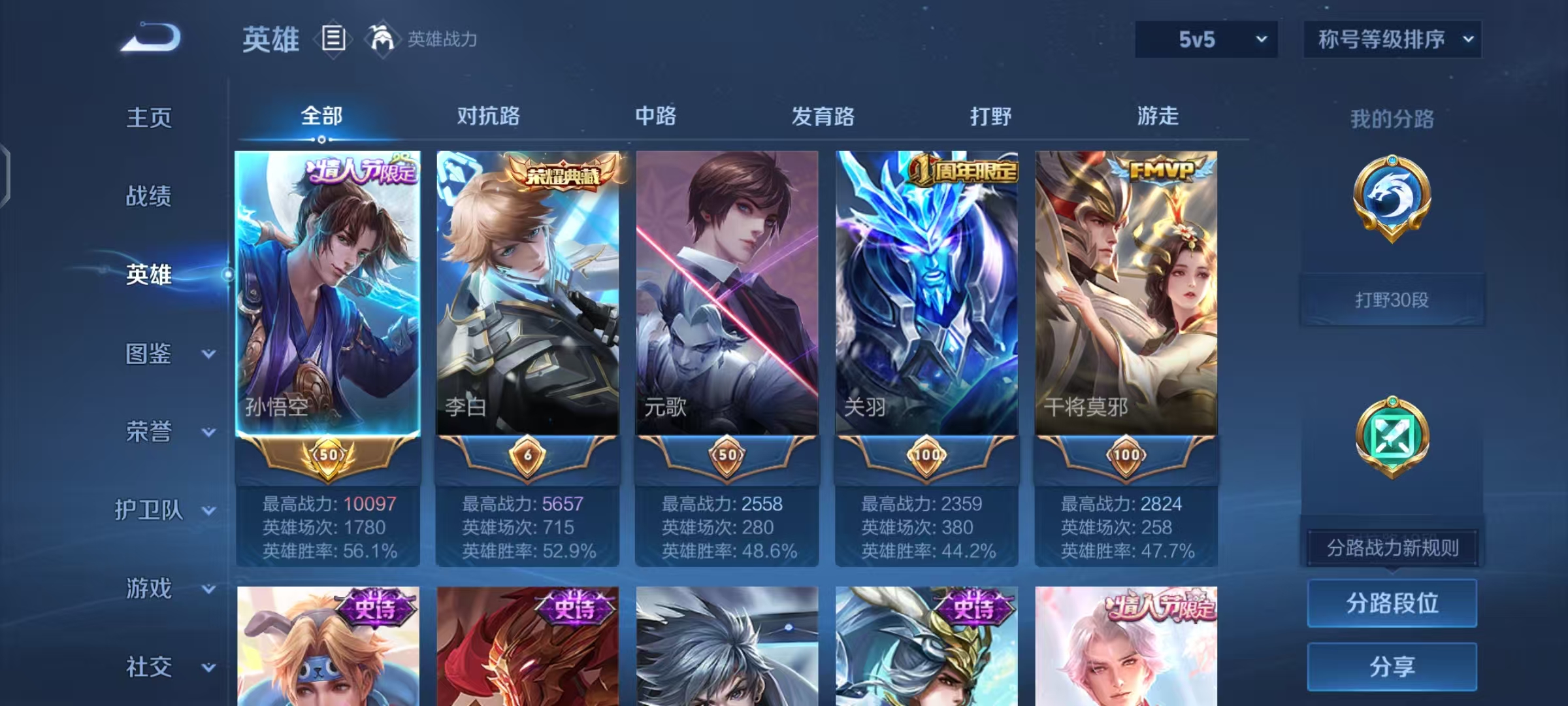Click the 英雄战力 helmet icon

381,39
